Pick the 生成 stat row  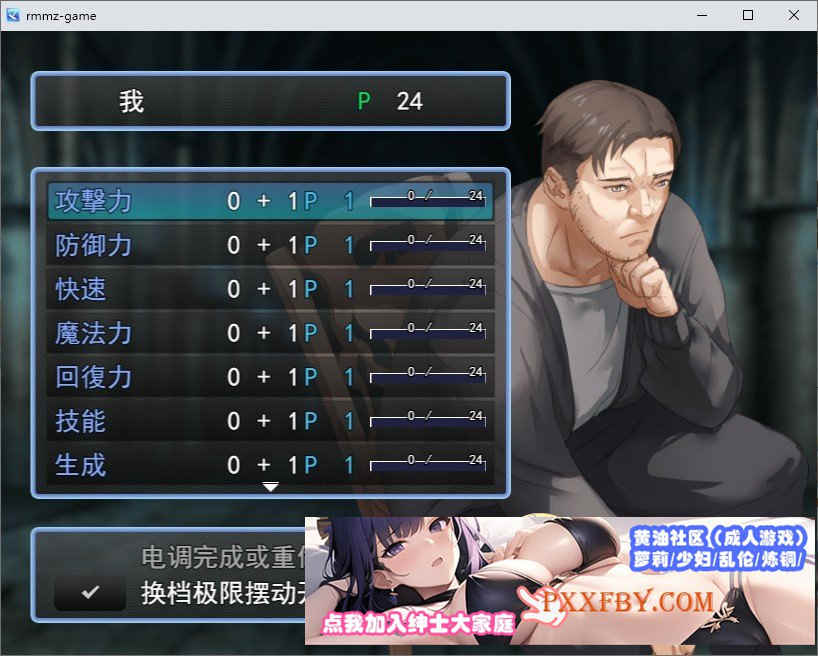tap(270, 465)
